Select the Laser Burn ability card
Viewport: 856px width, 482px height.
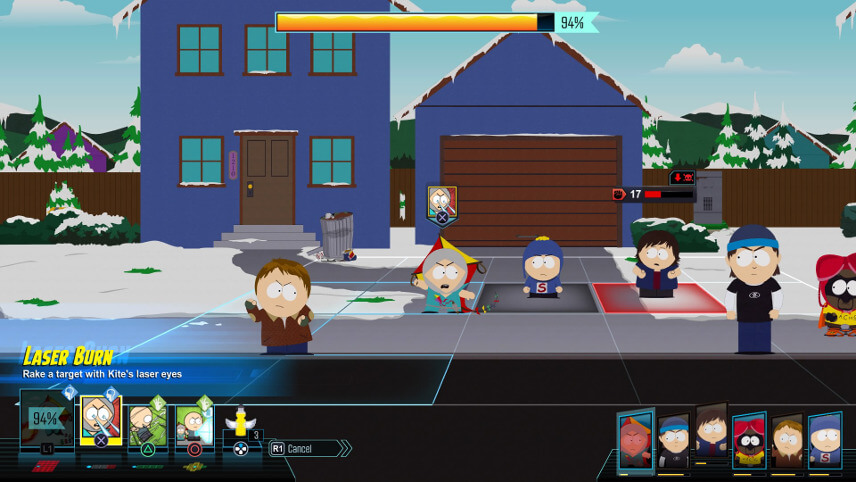point(101,422)
